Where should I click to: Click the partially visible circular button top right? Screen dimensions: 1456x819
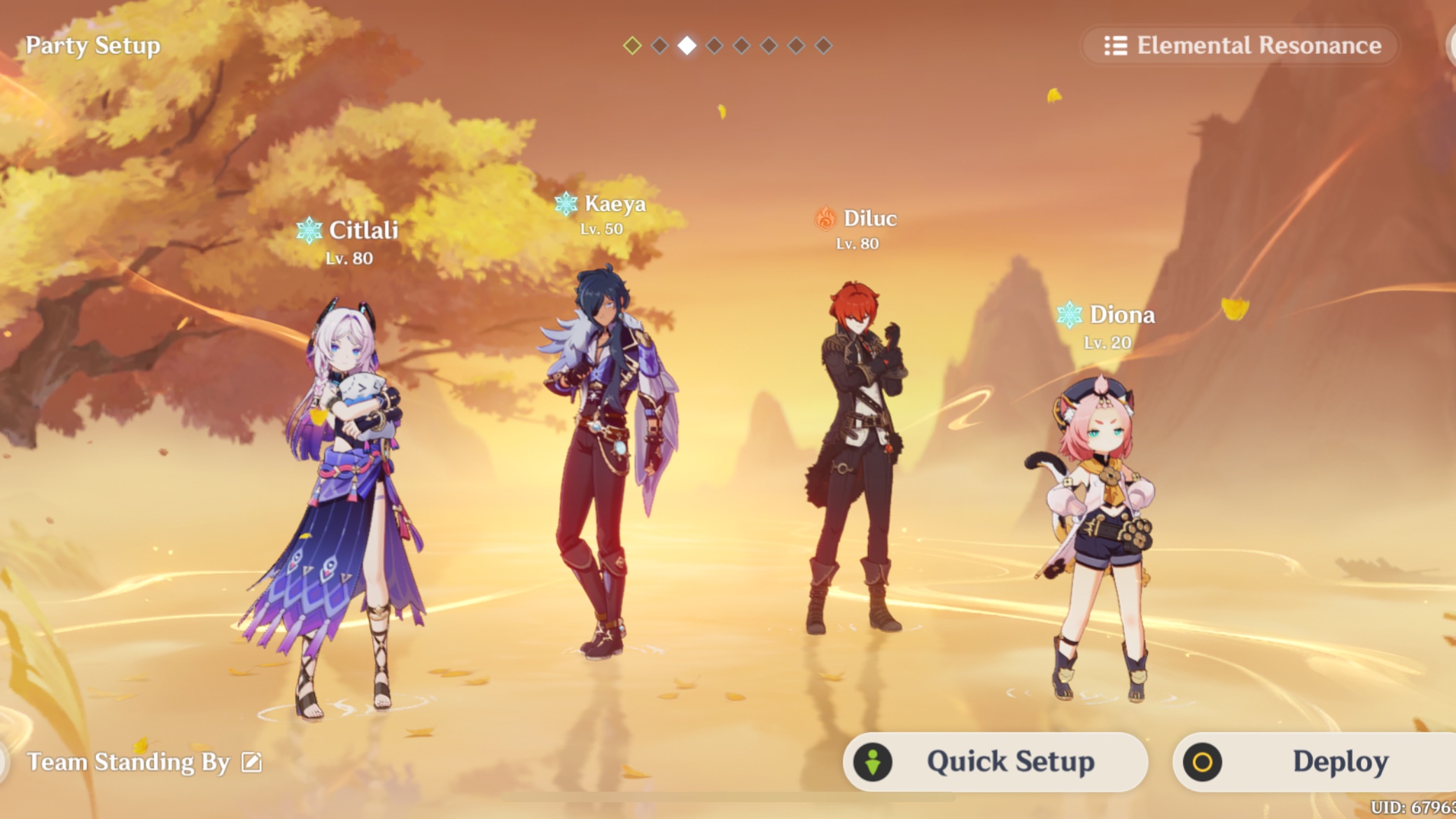coord(1451,45)
